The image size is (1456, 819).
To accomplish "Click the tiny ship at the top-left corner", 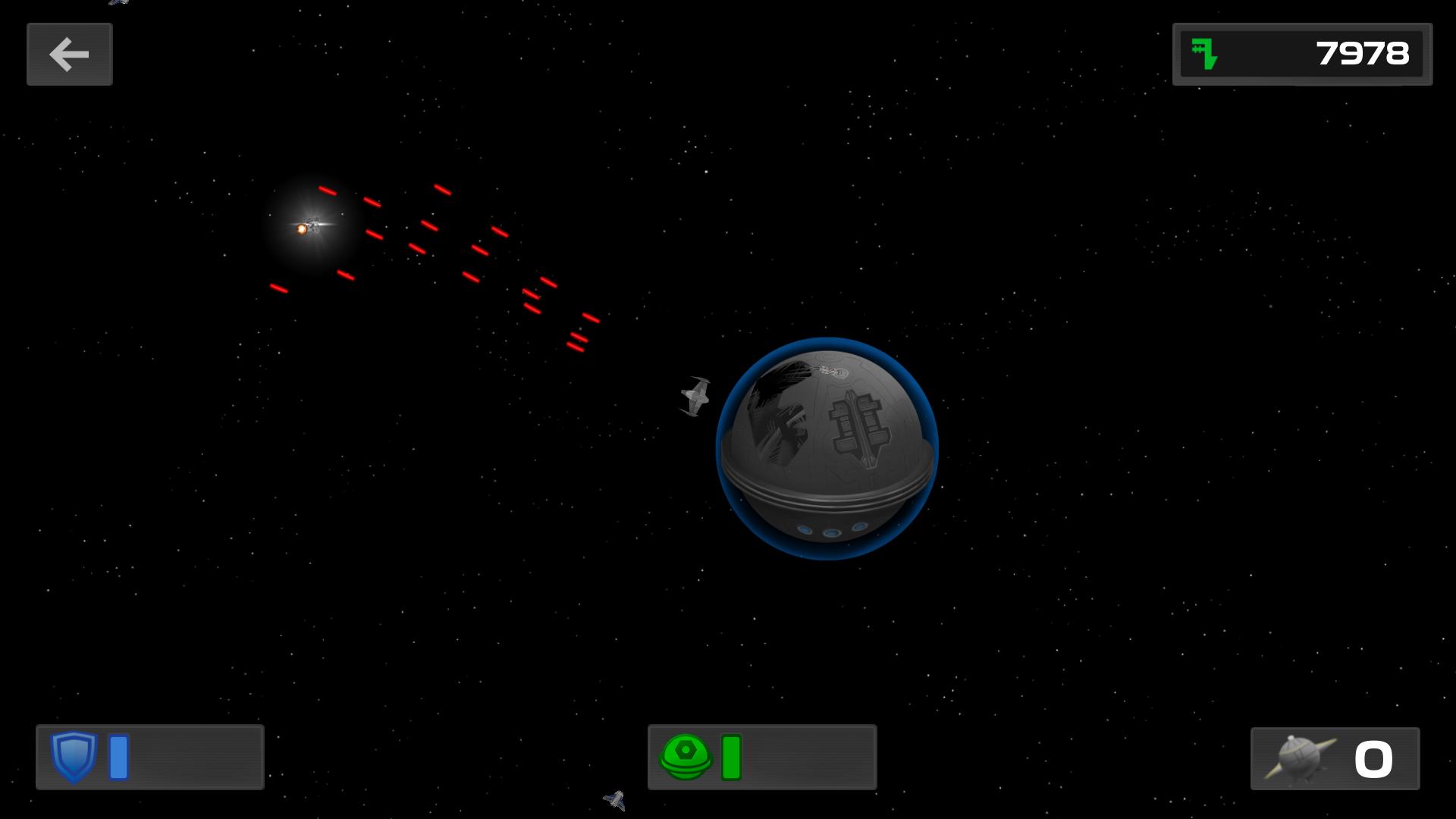I will click(118, 3).
